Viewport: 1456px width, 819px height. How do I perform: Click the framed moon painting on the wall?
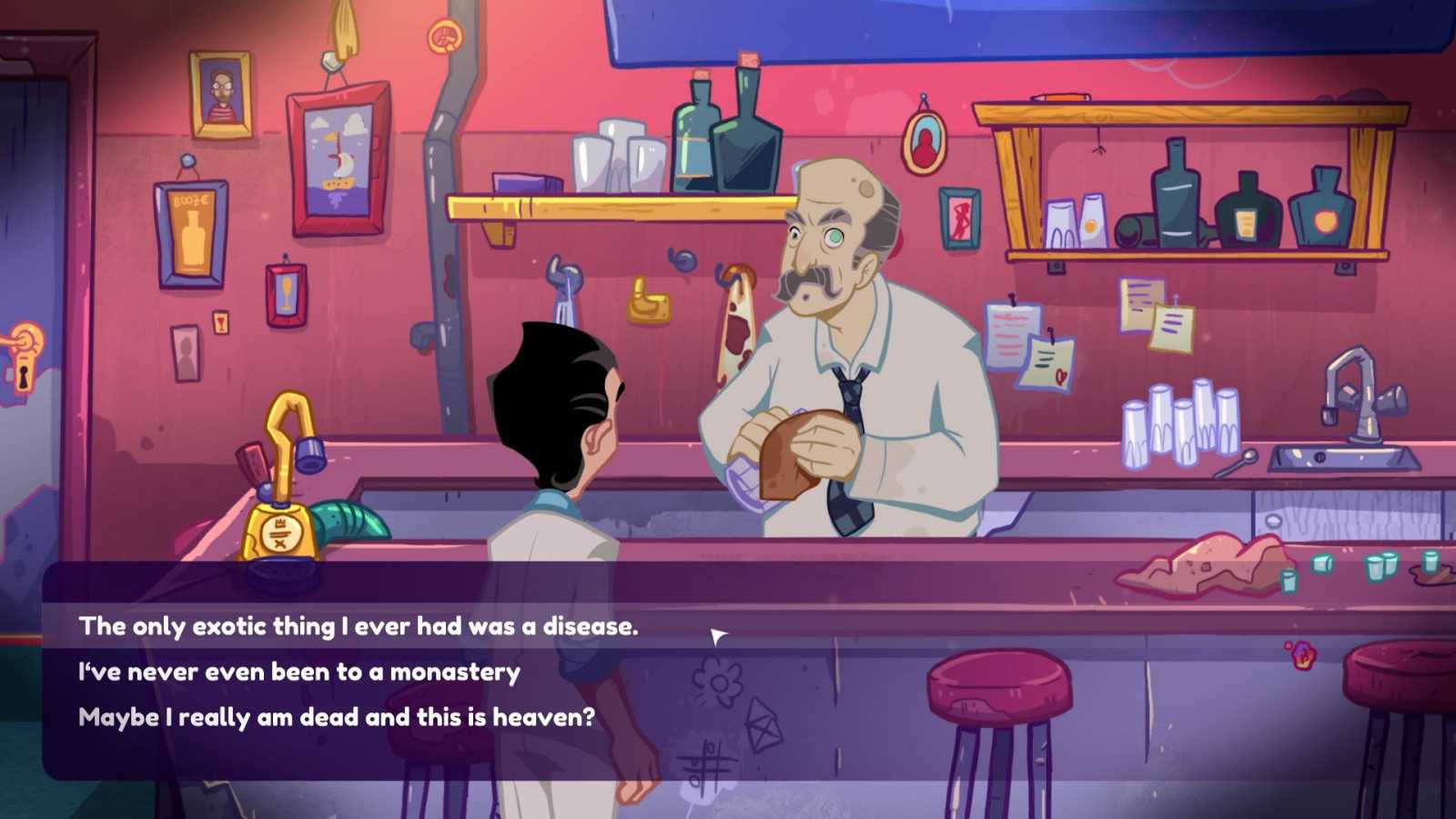coord(334,164)
